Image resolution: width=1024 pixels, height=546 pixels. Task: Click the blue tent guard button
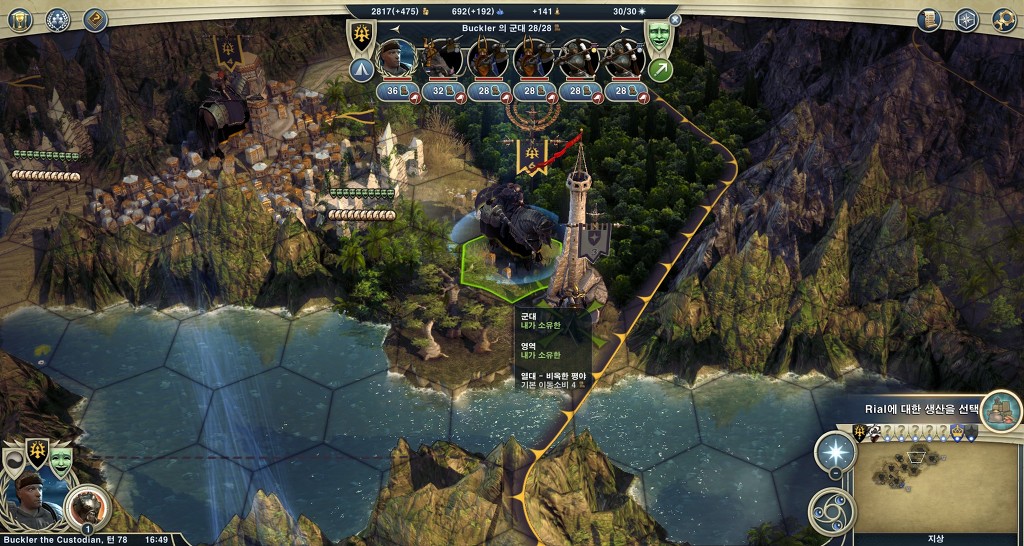click(x=361, y=69)
